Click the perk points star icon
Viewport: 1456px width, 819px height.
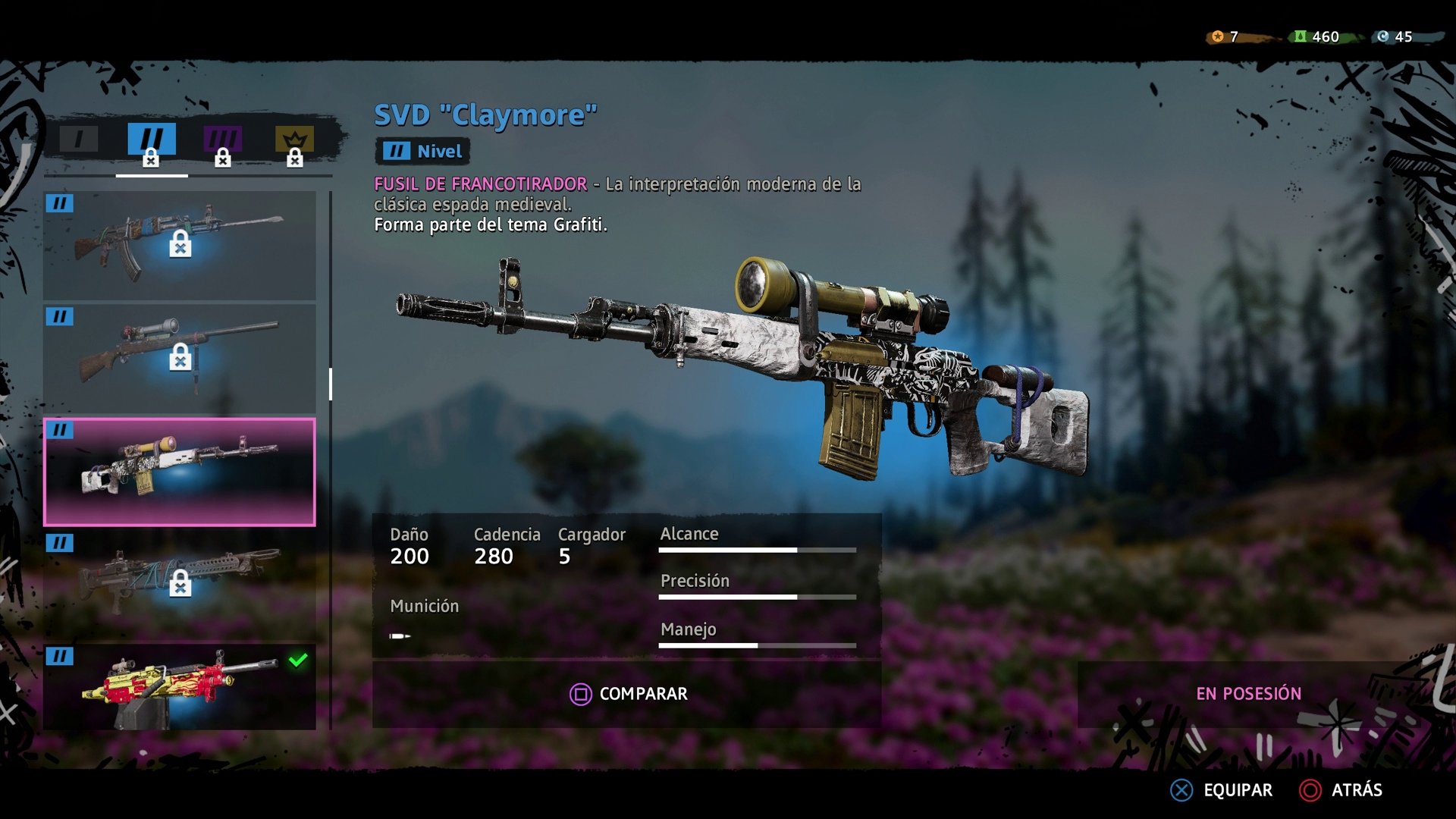[1218, 34]
